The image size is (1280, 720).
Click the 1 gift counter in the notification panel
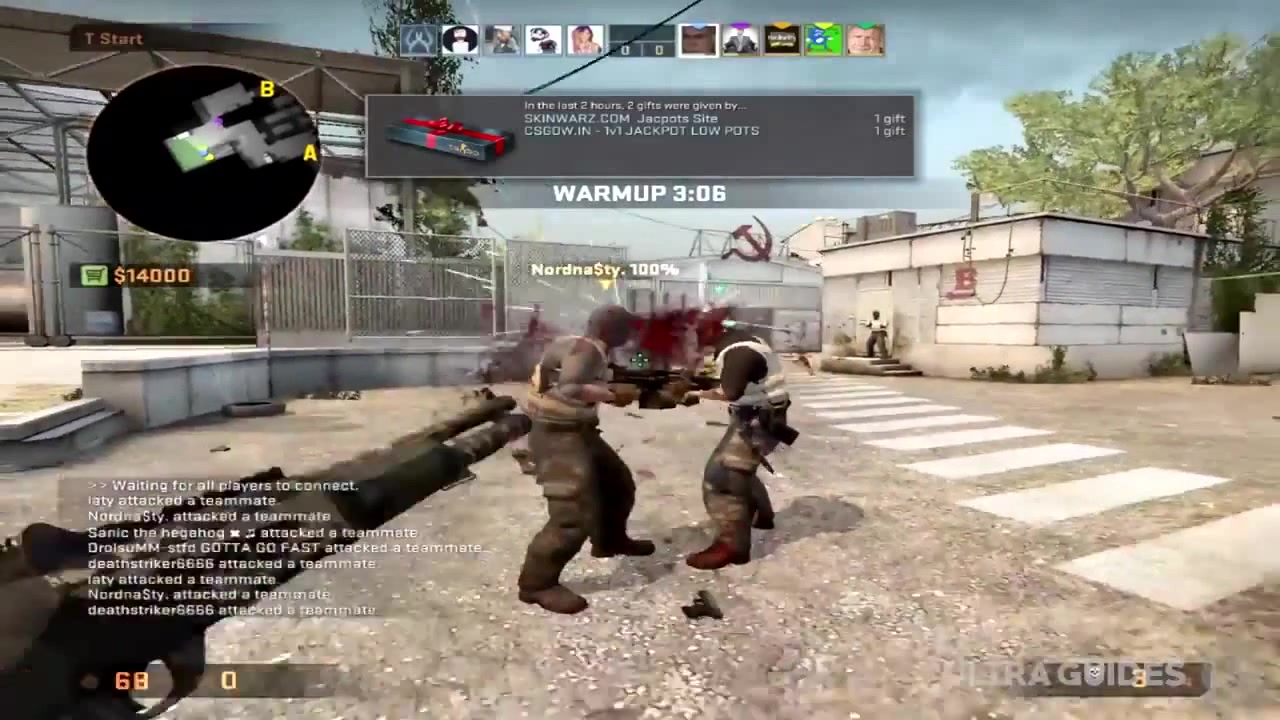point(889,118)
